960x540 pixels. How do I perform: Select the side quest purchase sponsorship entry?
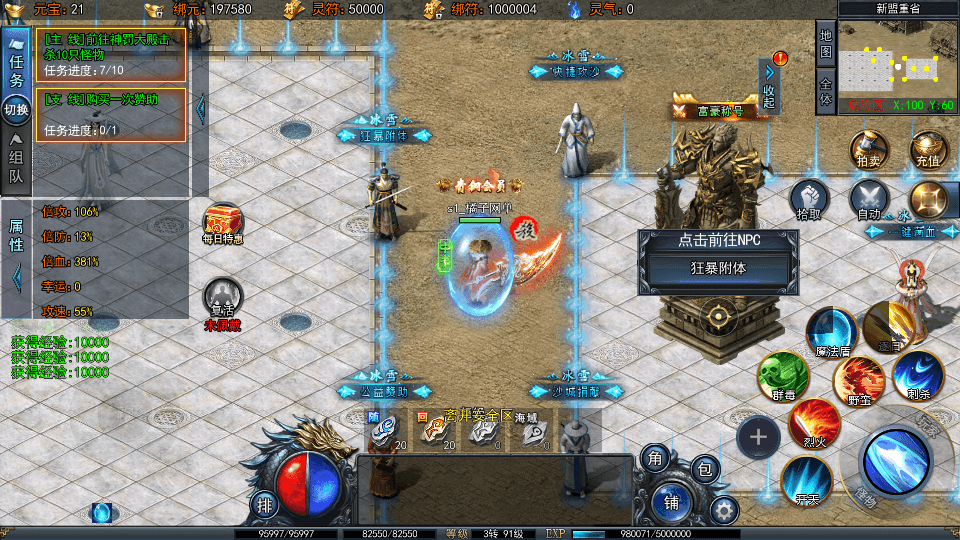(x=112, y=114)
